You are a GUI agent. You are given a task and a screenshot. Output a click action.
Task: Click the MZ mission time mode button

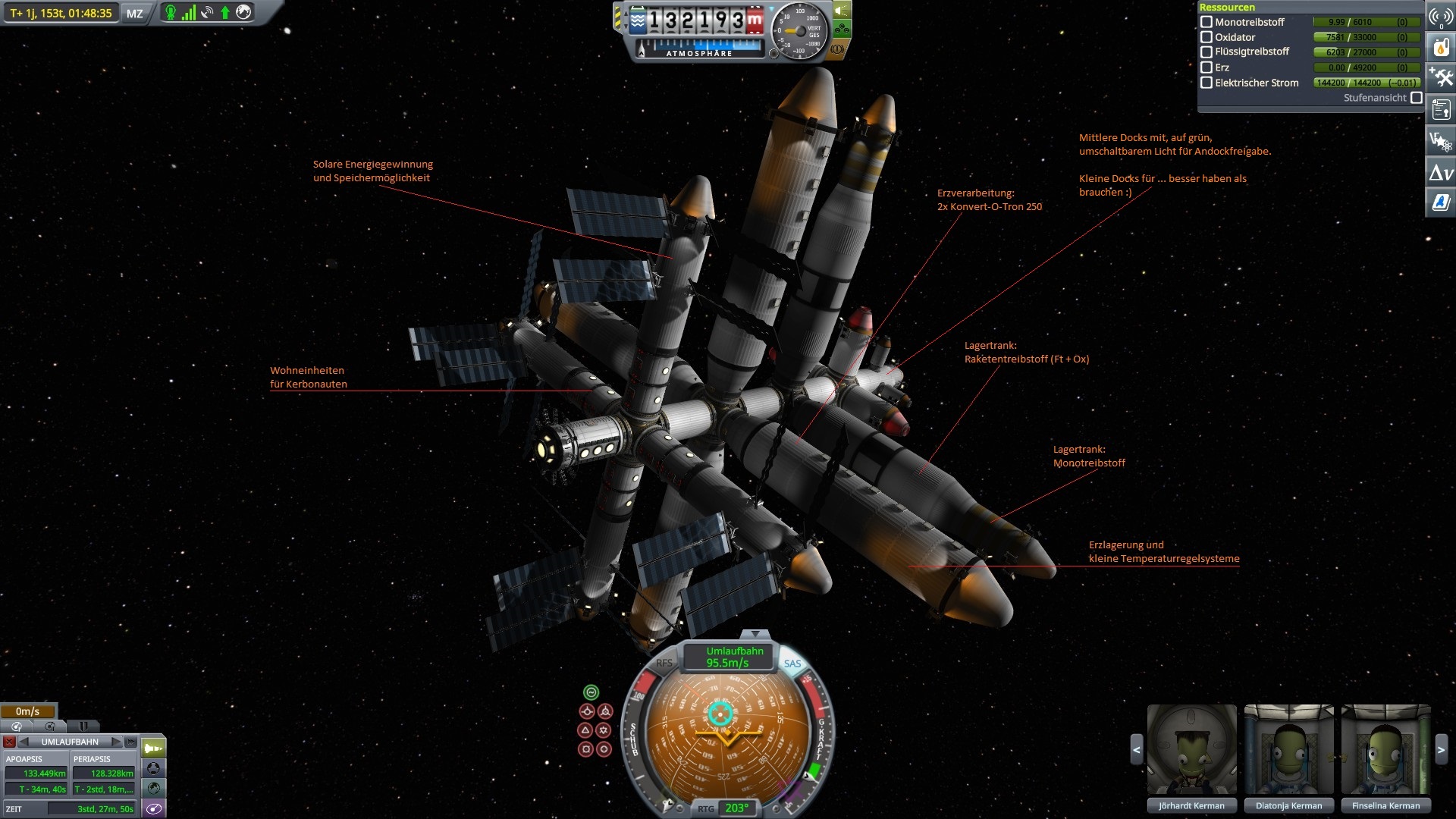(x=134, y=14)
